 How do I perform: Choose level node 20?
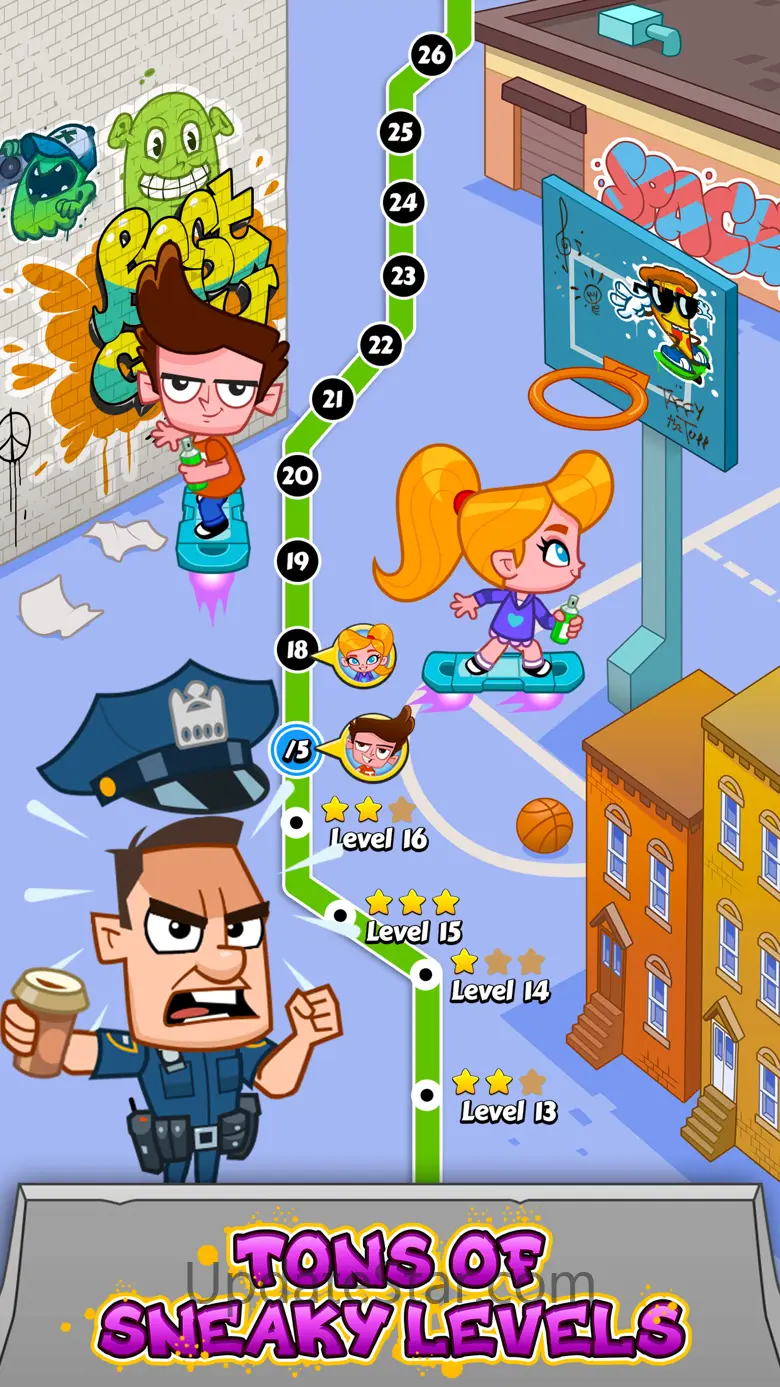(x=297, y=475)
